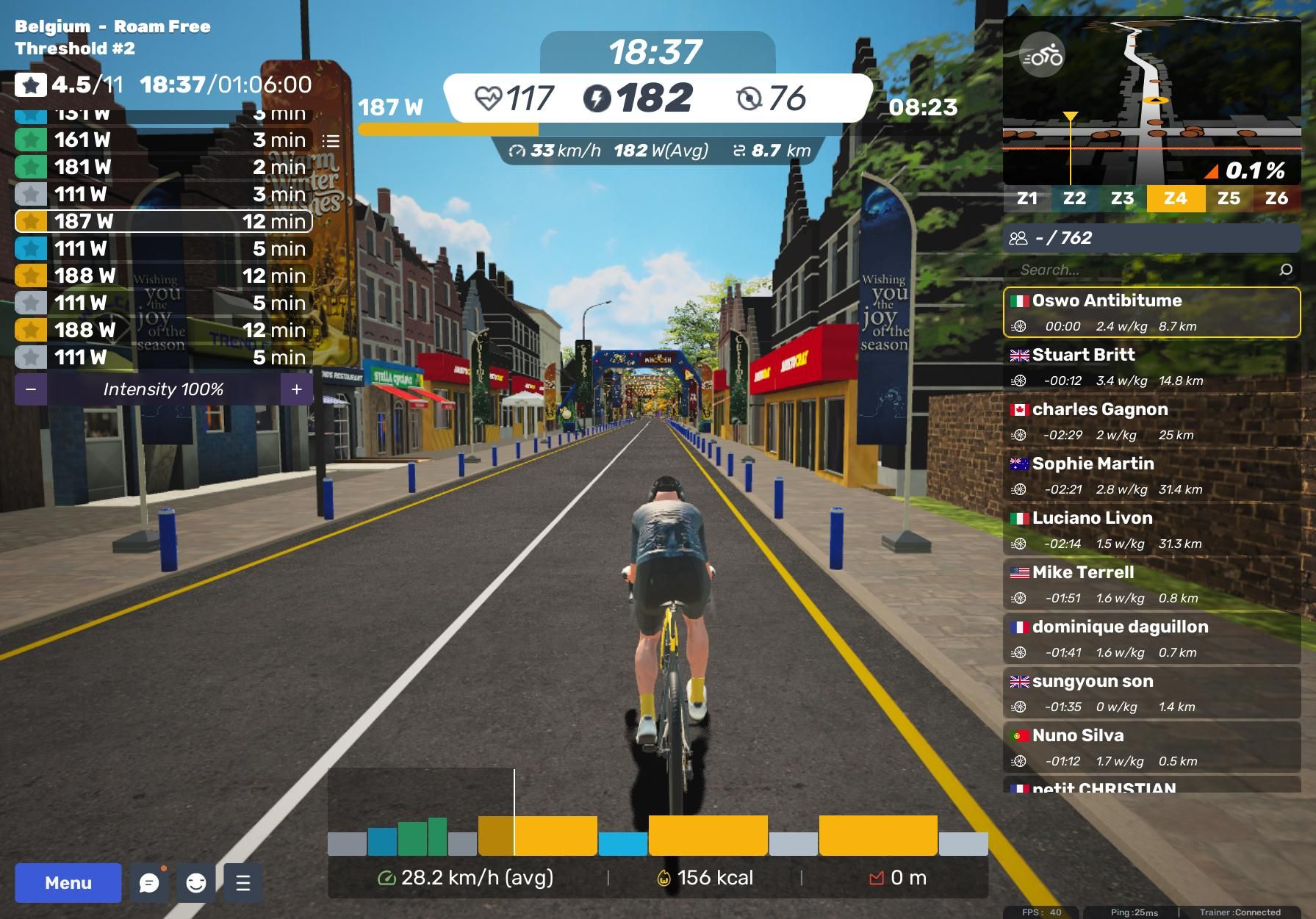Screen dimensions: 1316x919
Task: Select rider Stuart Britt in the list
Action: tap(1151, 367)
